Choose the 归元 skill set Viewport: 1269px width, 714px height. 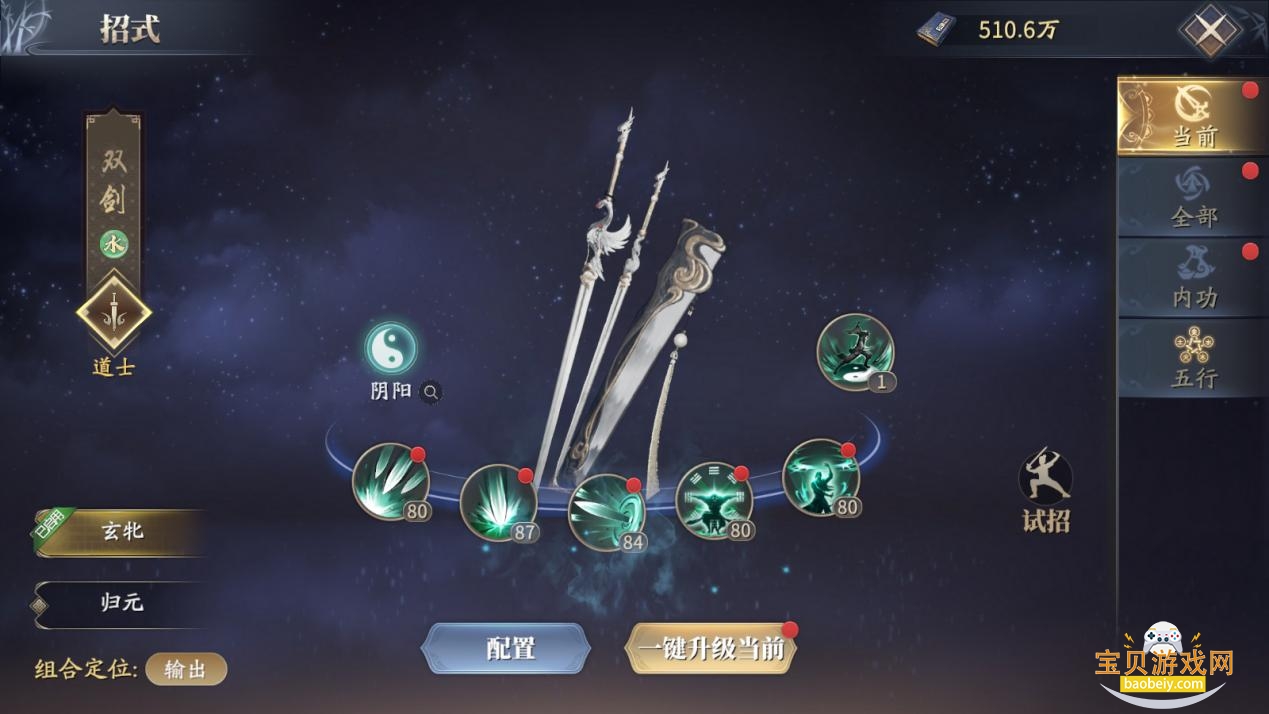click(x=122, y=603)
